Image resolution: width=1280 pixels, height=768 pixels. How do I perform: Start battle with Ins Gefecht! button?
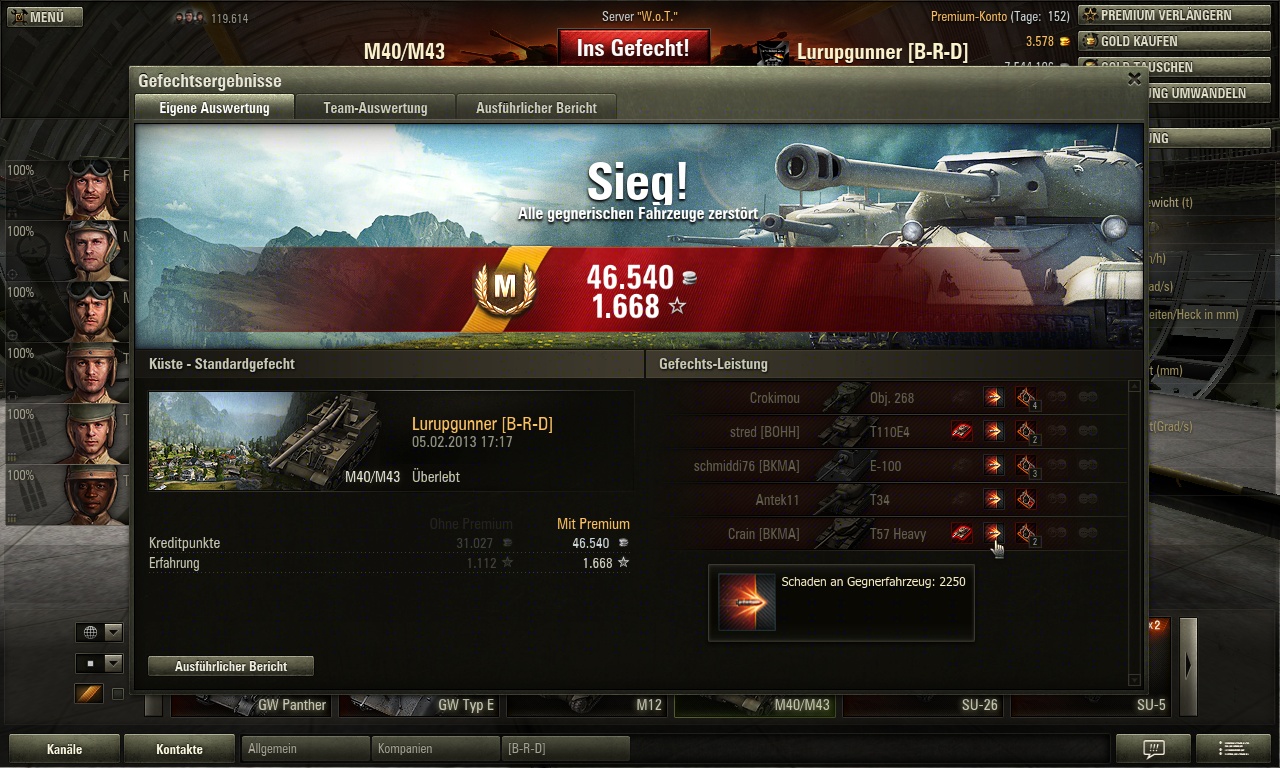[633, 48]
